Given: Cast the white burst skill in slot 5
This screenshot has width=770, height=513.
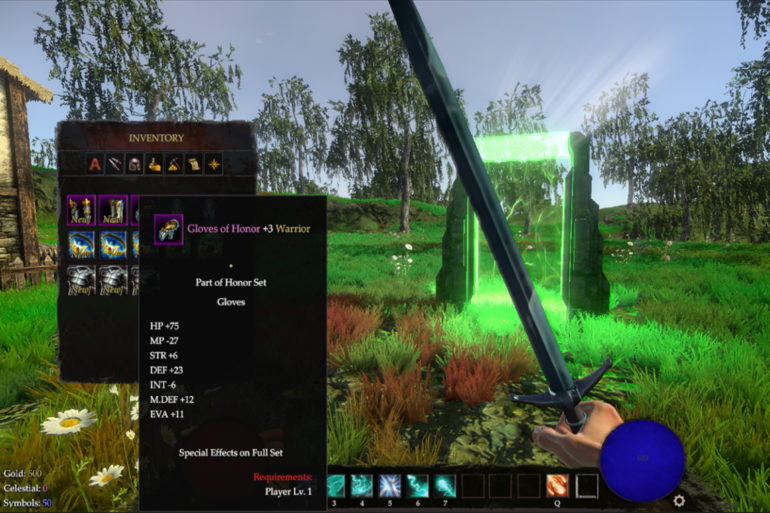Looking at the screenshot, I should 390,486.
